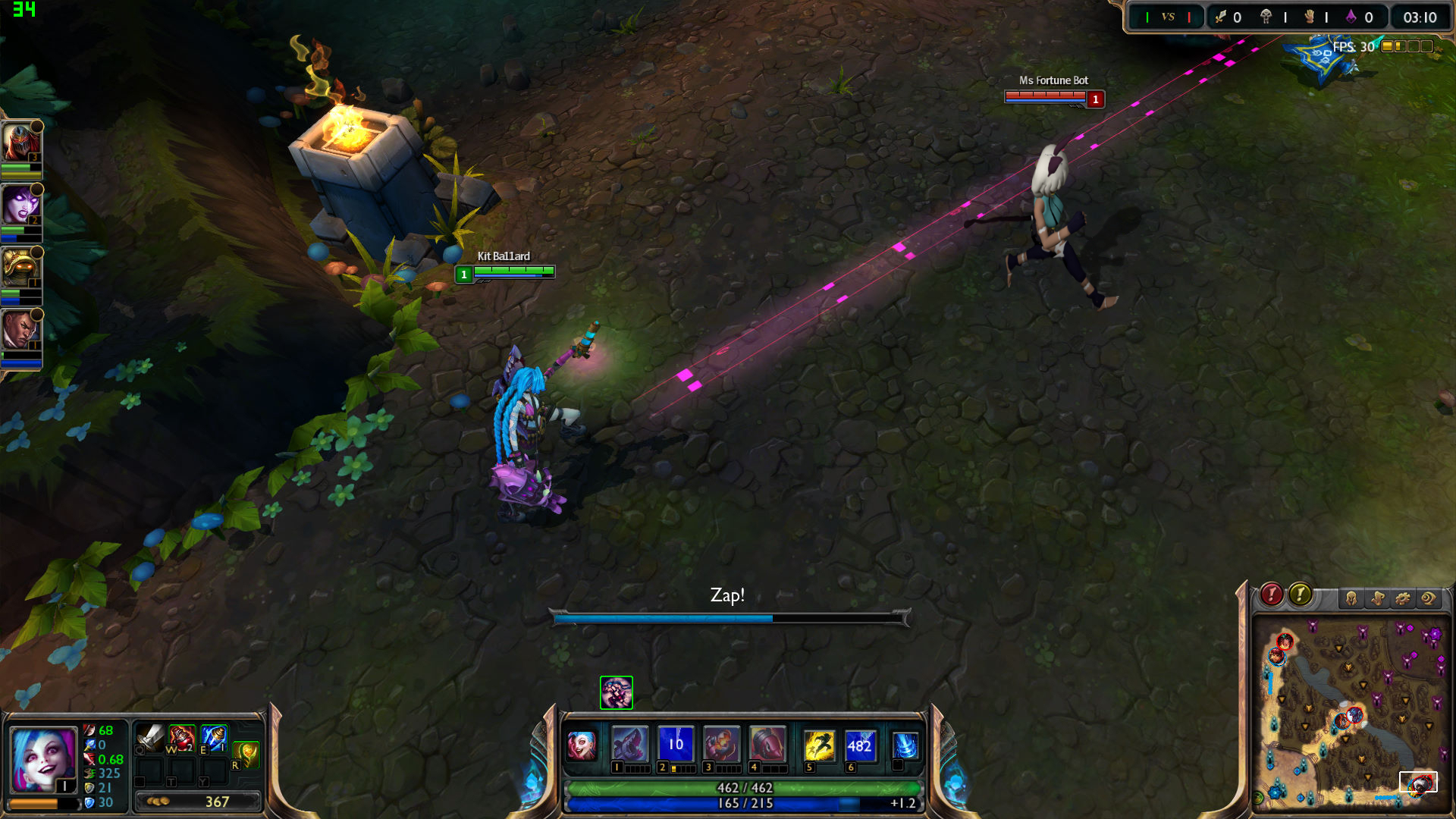Viewport: 1456px width, 819px height.
Task: Use the red health potion
Action: [182, 737]
